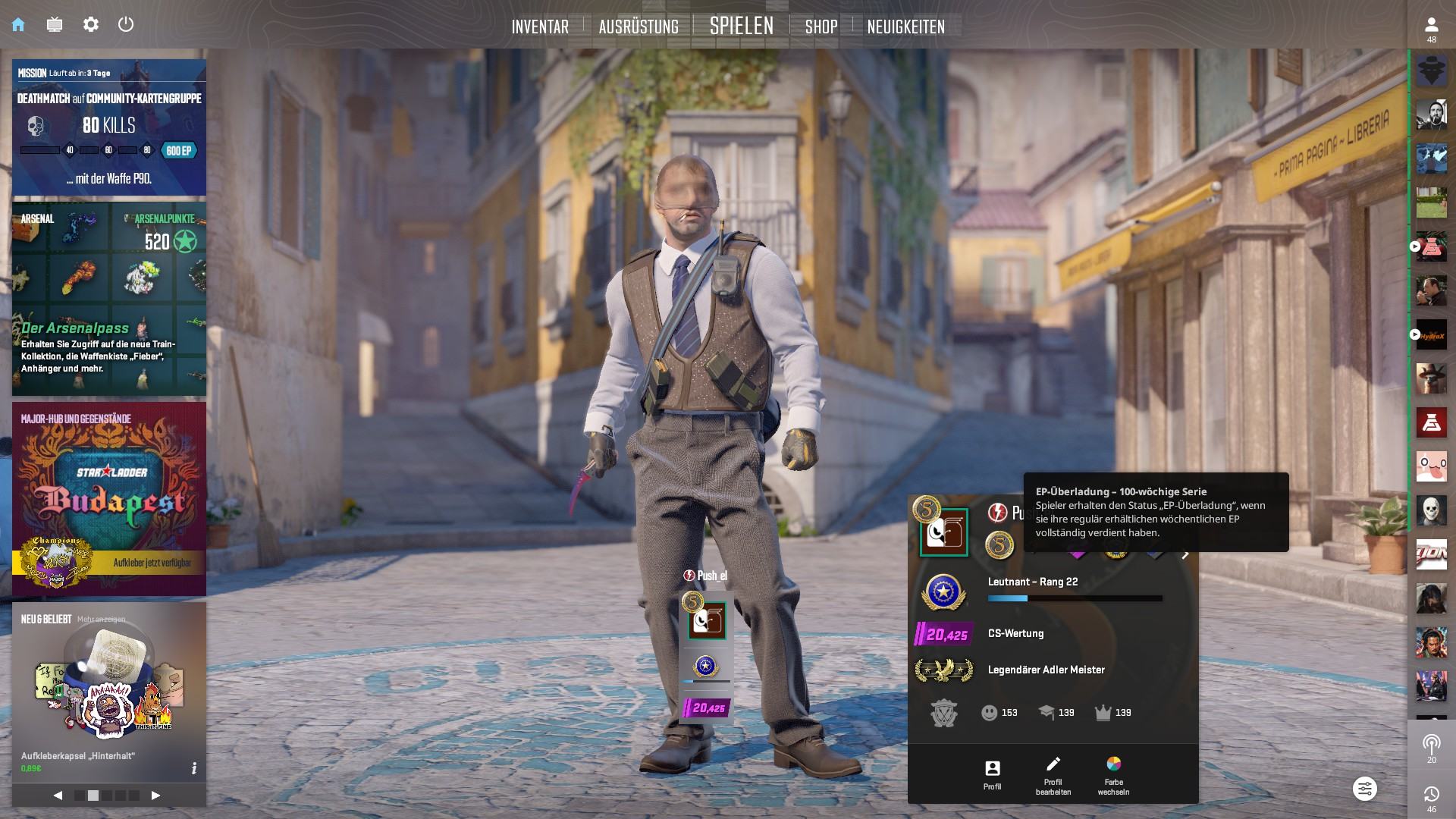Open the Inventar tab
Viewport: 1456px width, 819px height.
point(540,27)
